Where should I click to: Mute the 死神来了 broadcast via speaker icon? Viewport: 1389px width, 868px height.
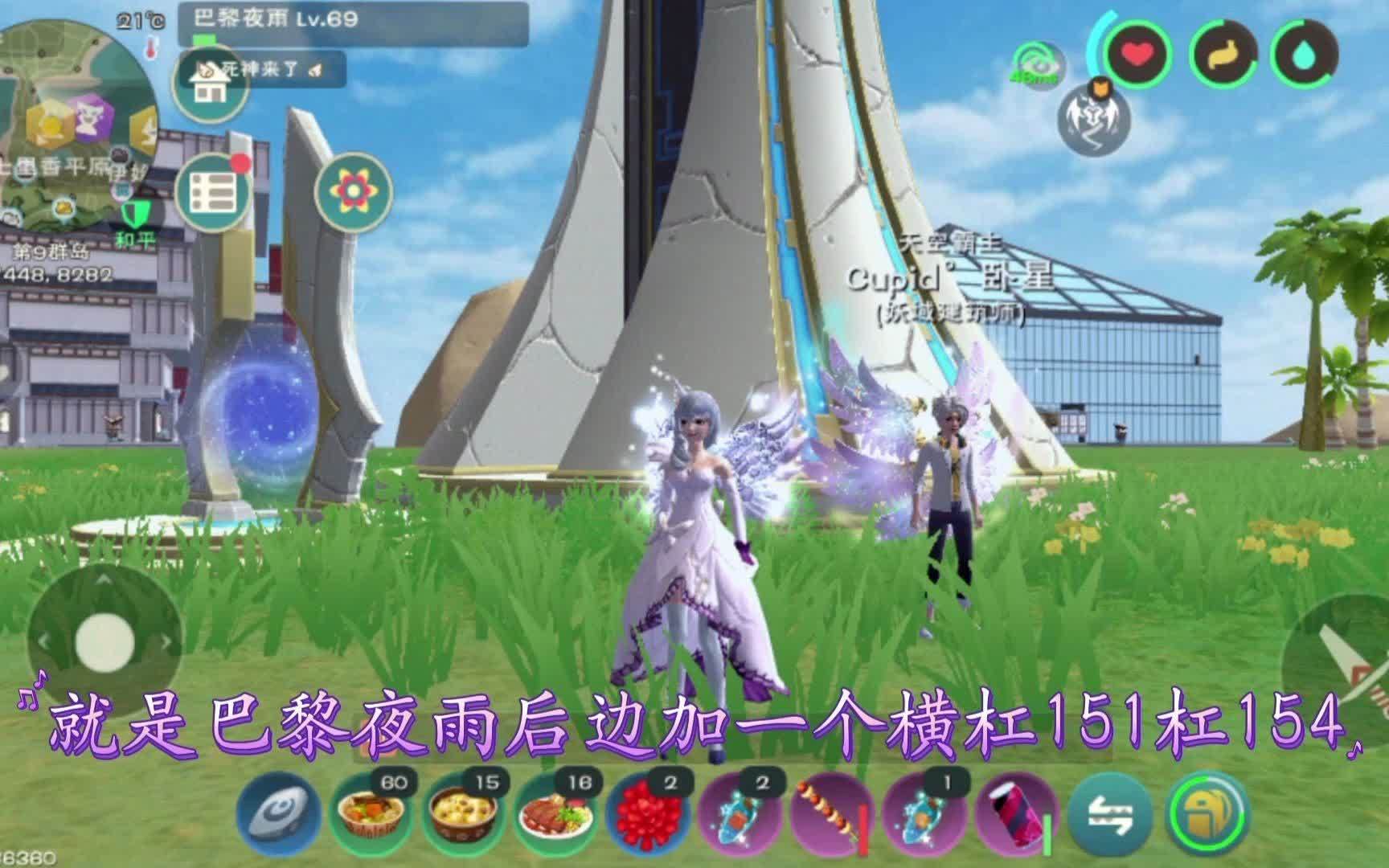[x=313, y=70]
